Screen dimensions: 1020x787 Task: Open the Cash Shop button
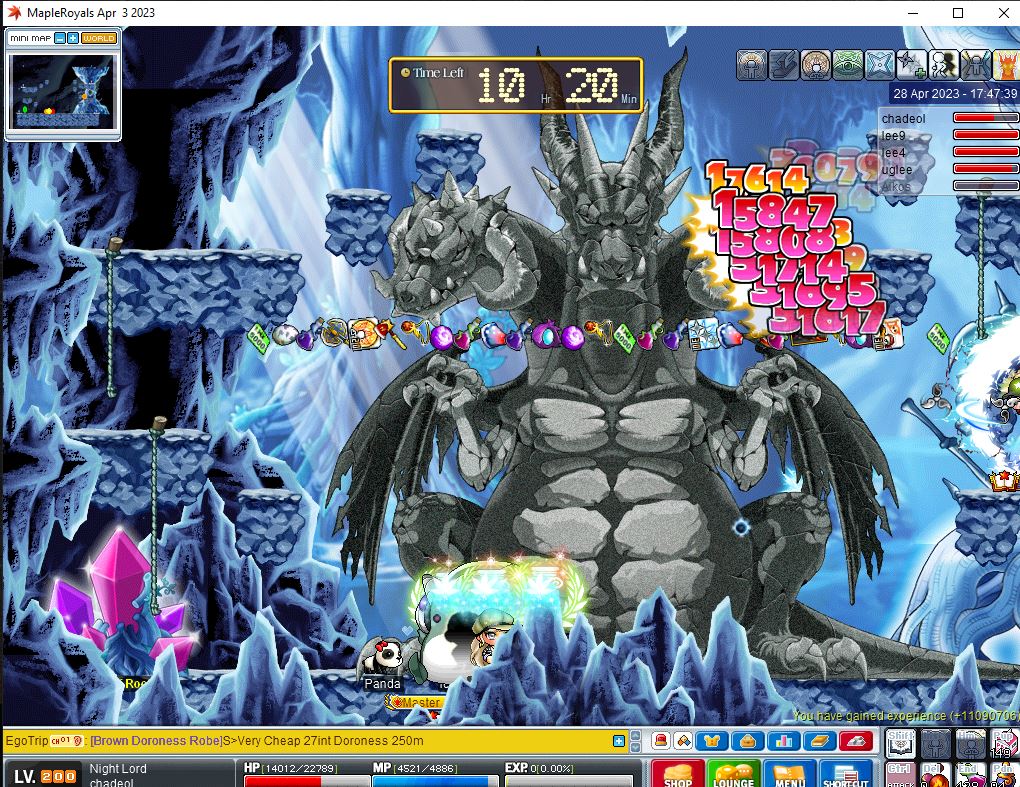tap(678, 774)
